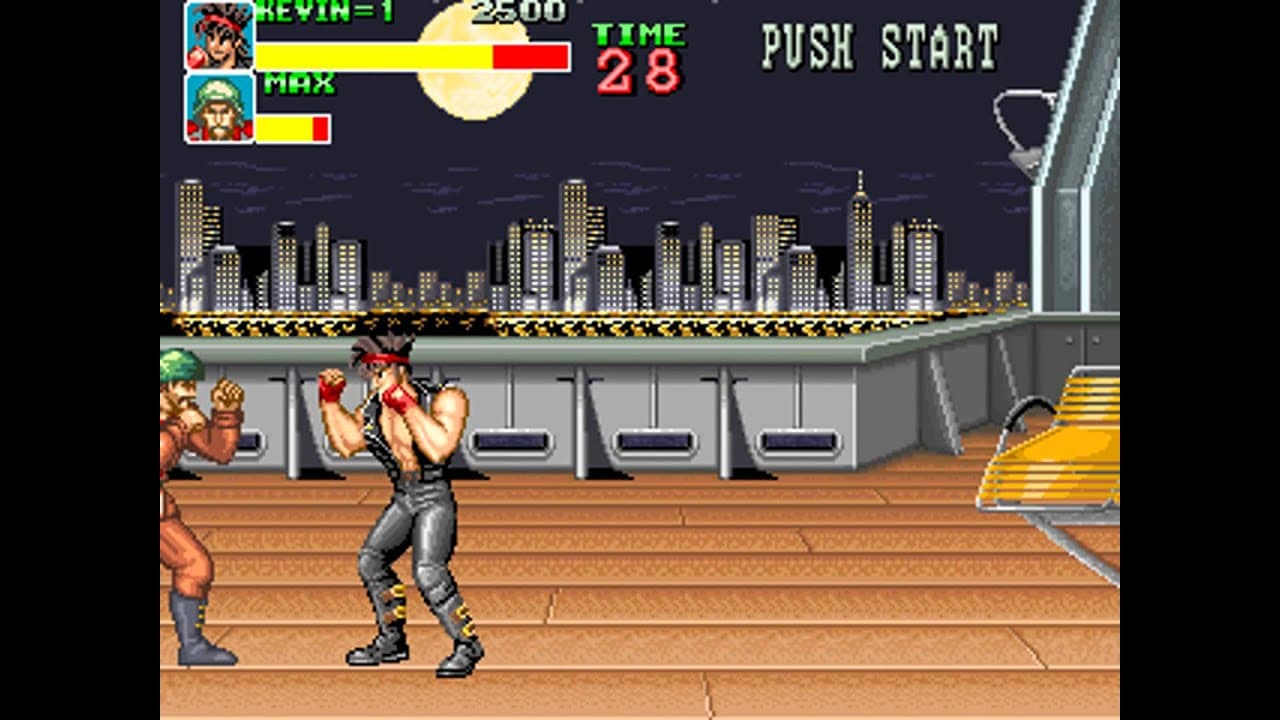Click Max the enemy boss sprite

[x=190, y=480]
